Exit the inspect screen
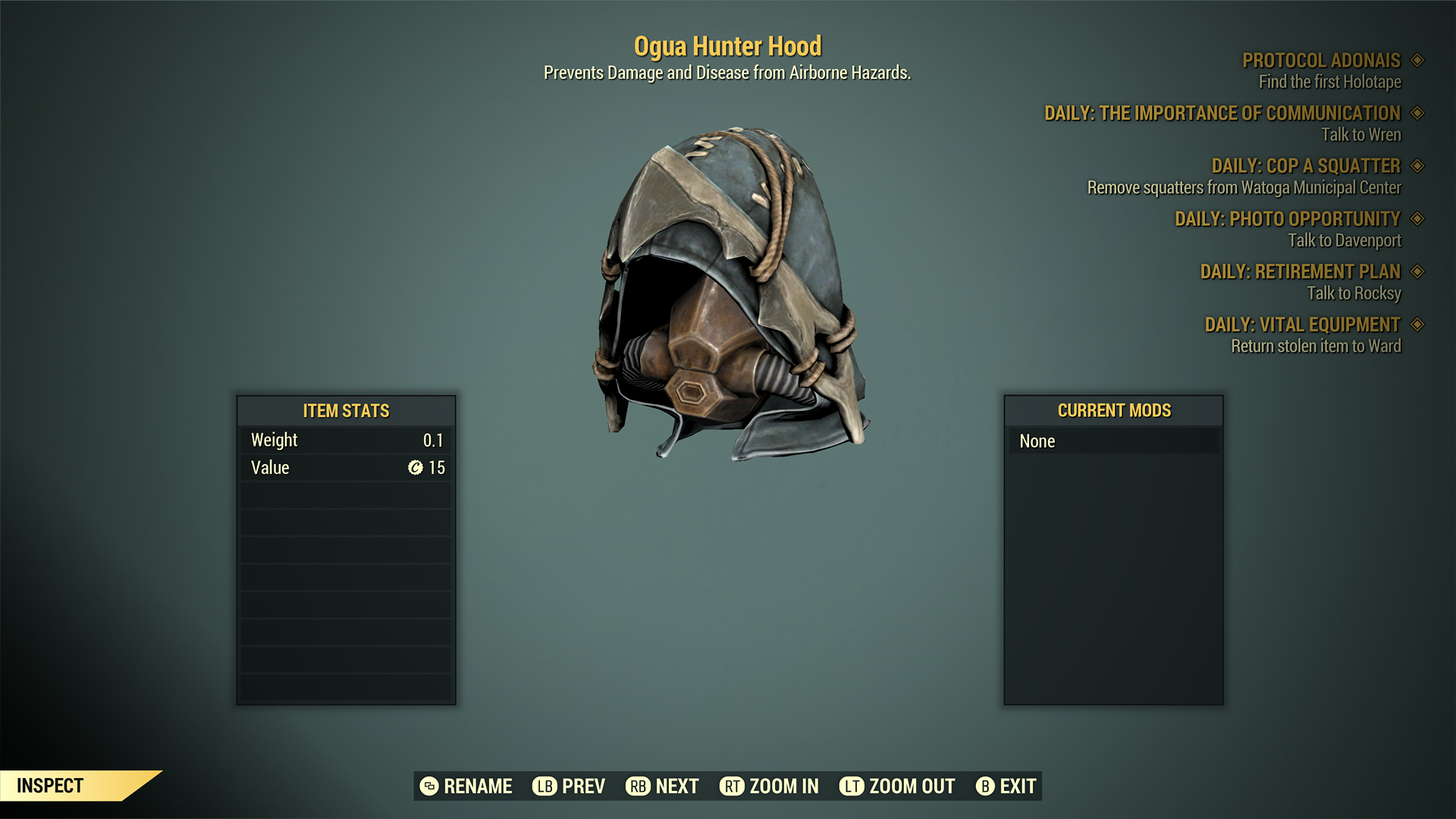 point(1006,786)
